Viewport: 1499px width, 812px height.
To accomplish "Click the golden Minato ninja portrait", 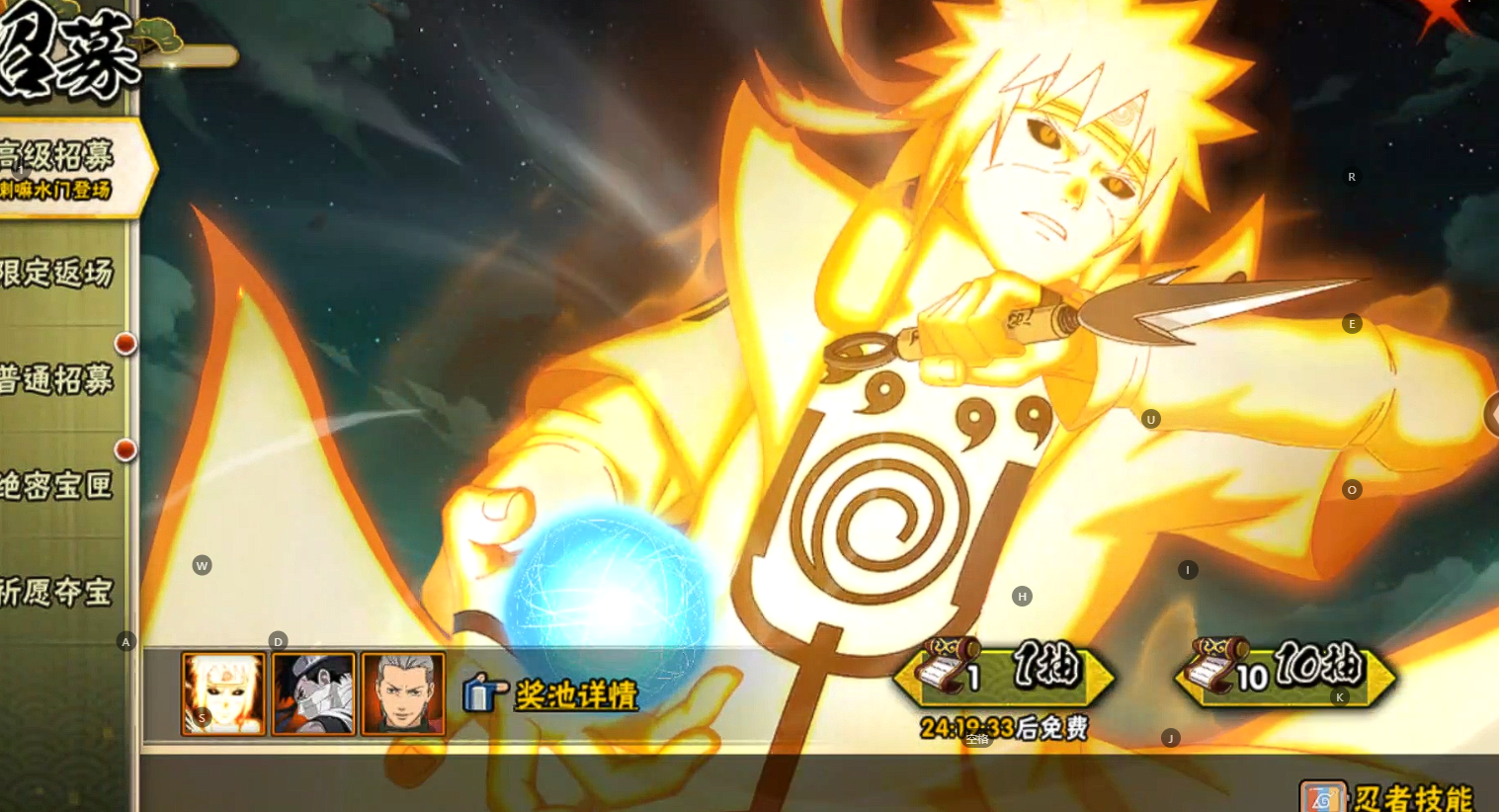I will pyautogui.click(x=223, y=693).
